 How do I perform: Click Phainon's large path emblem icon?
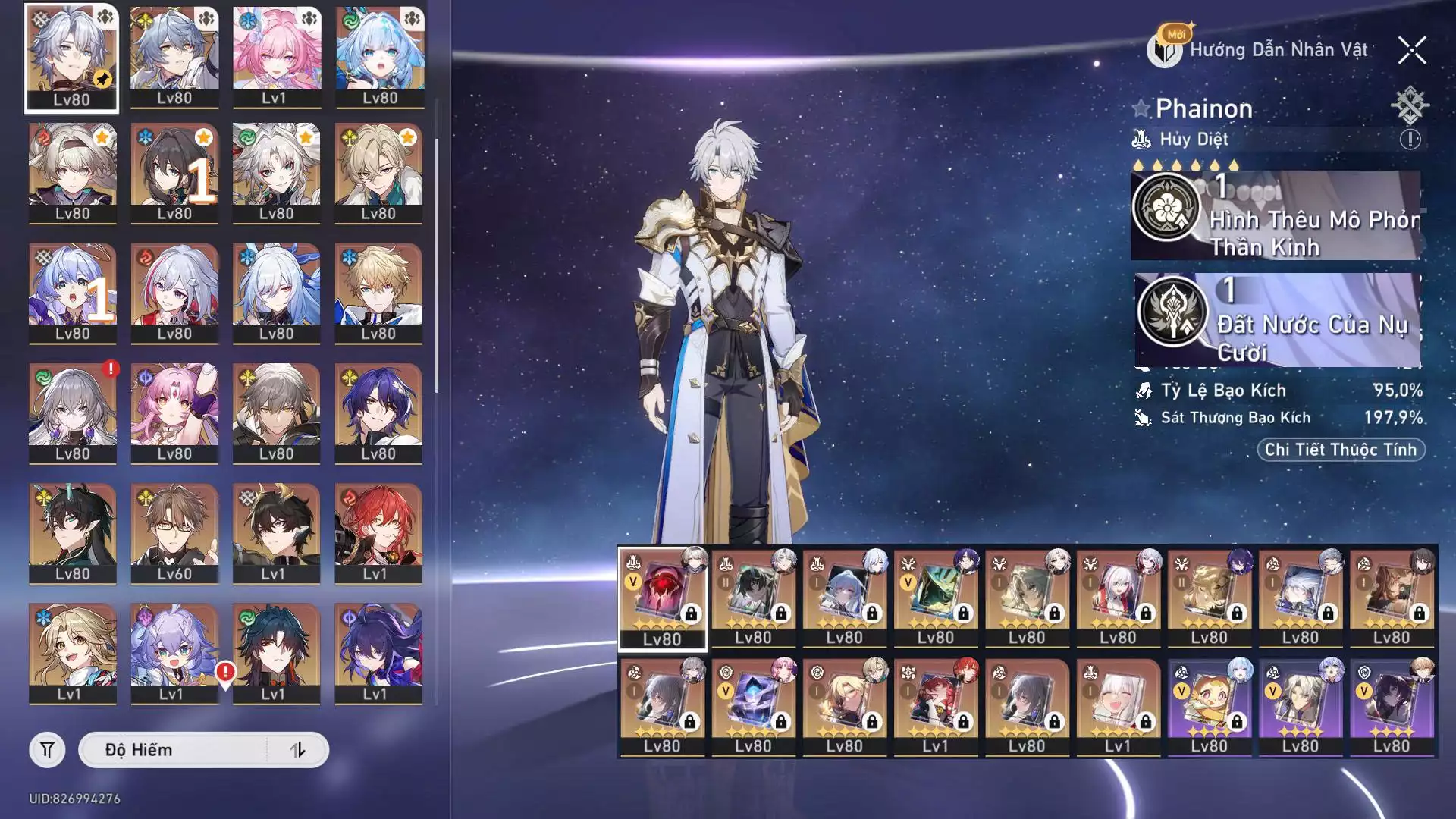[x=1410, y=105]
